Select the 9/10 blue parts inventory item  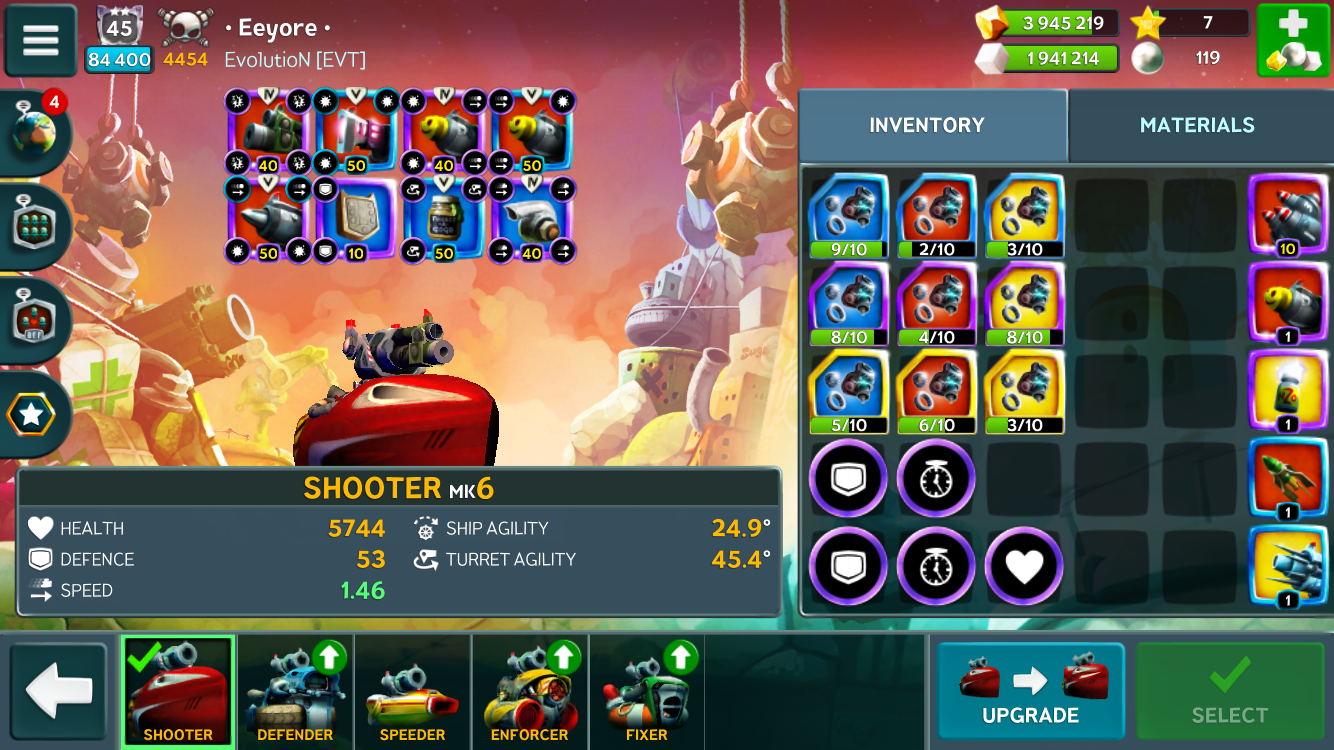coord(848,215)
